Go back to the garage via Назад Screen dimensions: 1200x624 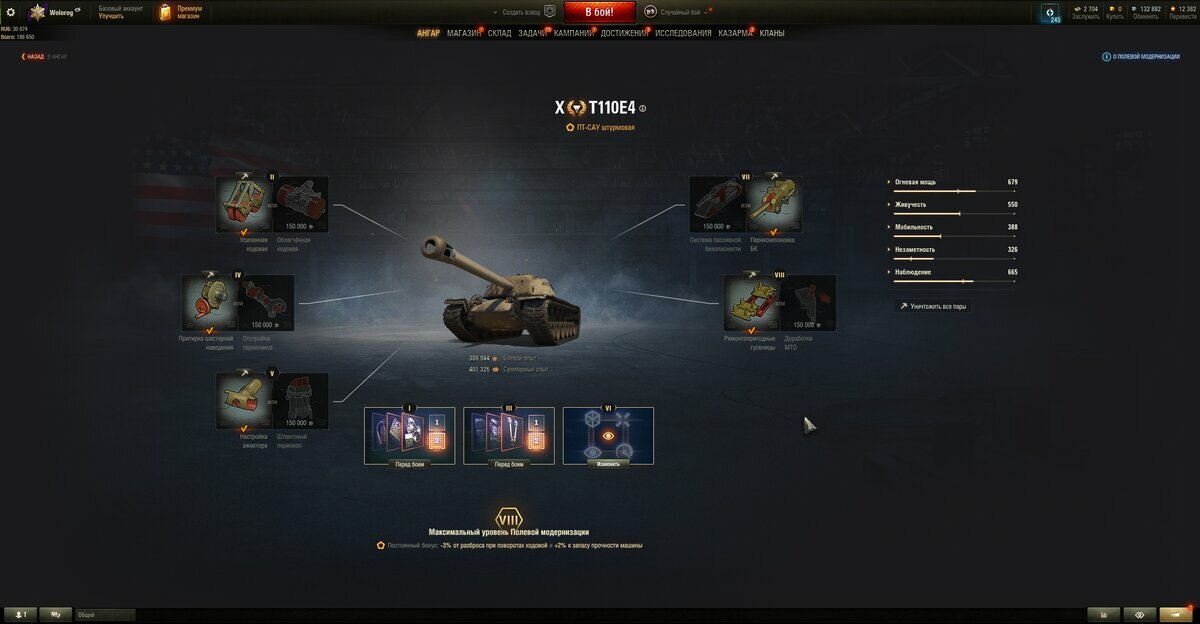[x=34, y=57]
